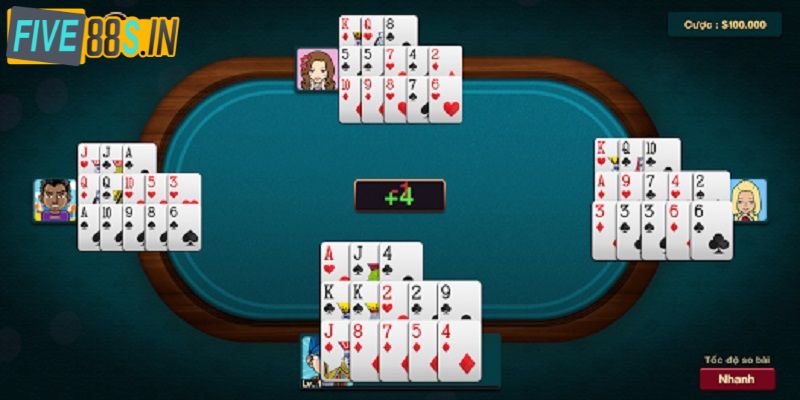Image resolution: width=800 pixels, height=400 pixels.
Task: Open the brown-haired girl player's avatar
Action: coord(316,70)
